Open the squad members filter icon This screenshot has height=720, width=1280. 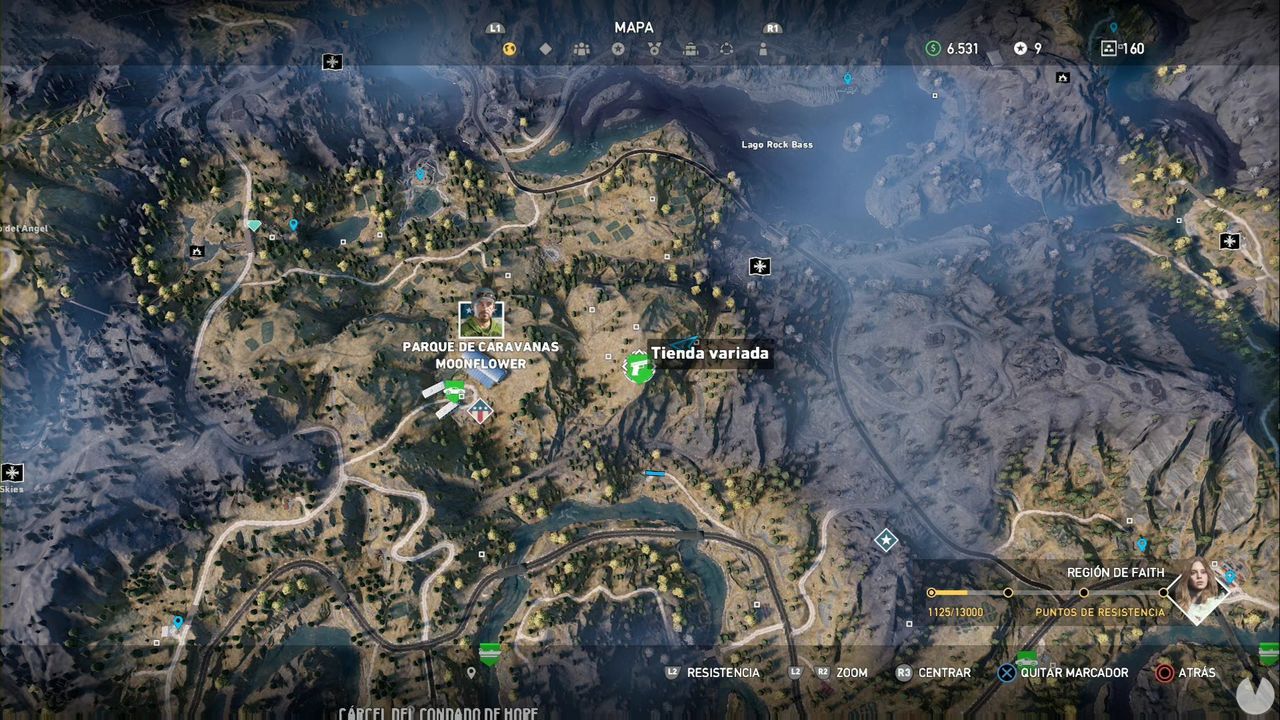tap(583, 48)
